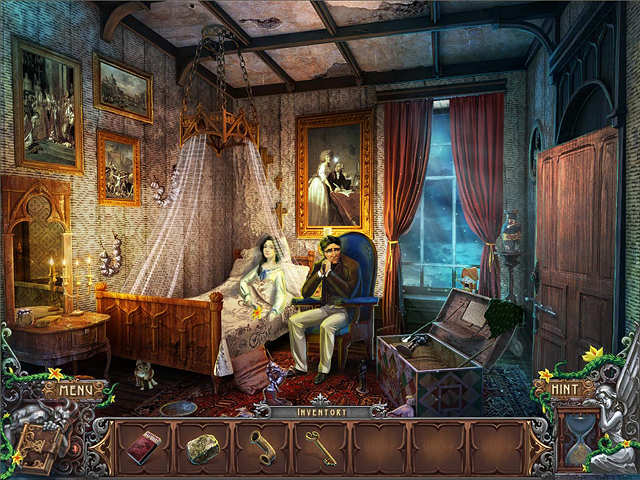Choose the rolled scroll inventory slot
Viewport: 640px width, 480px height.
[x=262, y=446]
